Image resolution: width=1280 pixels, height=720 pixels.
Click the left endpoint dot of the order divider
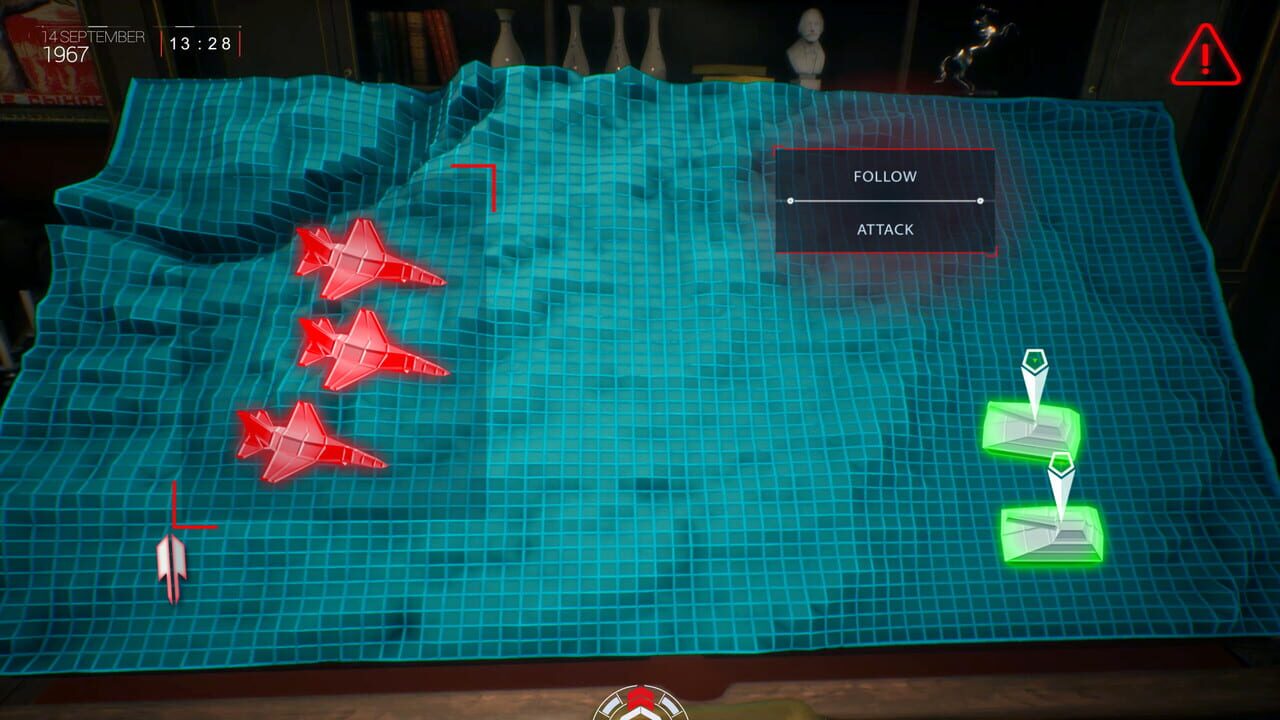(x=790, y=201)
